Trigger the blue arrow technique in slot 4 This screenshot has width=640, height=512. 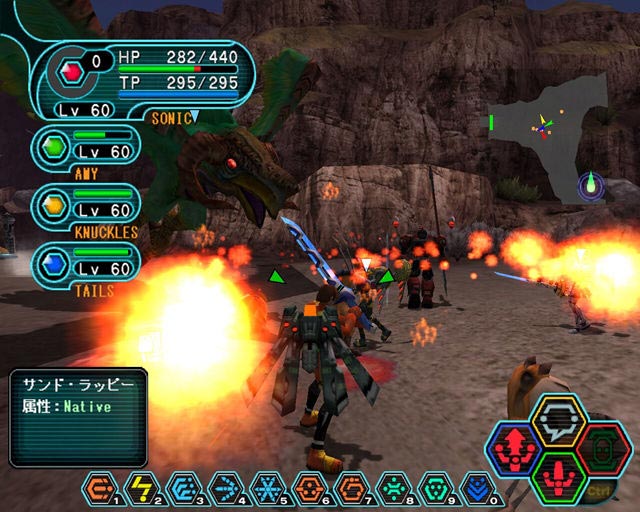(227, 488)
